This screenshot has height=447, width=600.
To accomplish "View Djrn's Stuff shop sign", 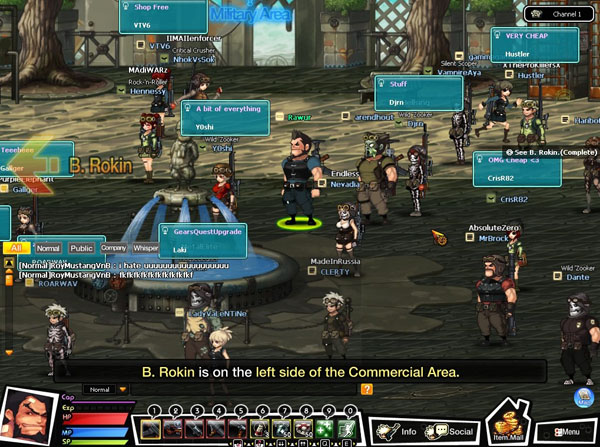I will pos(418,93).
